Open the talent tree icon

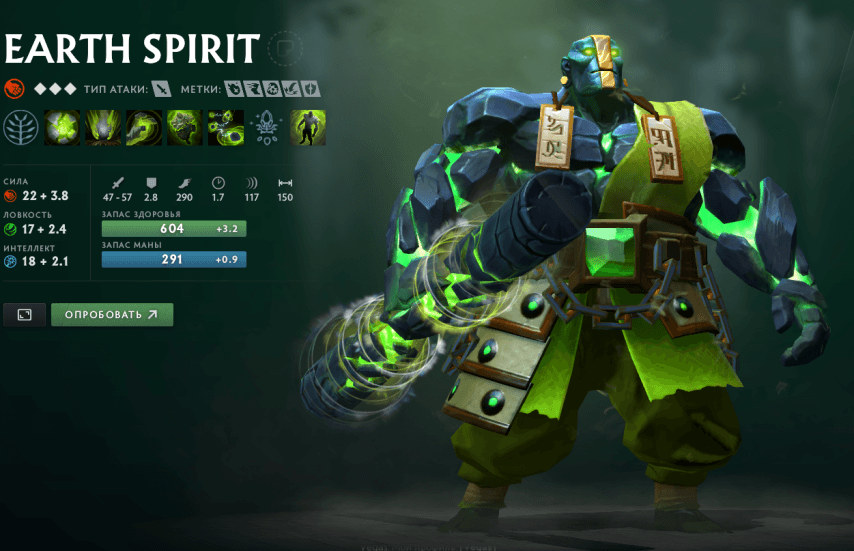(20, 128)
